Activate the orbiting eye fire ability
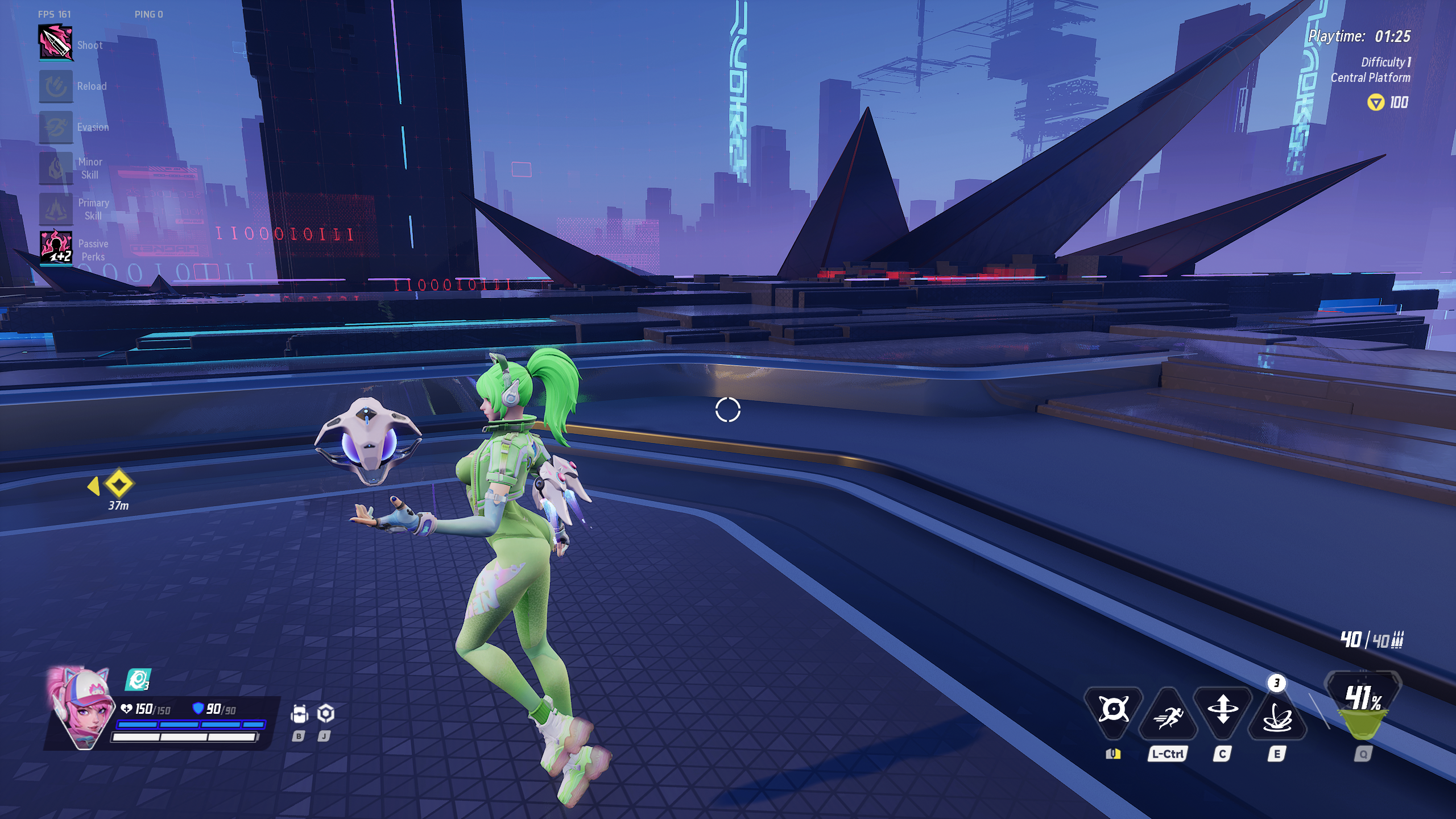 1113,710
